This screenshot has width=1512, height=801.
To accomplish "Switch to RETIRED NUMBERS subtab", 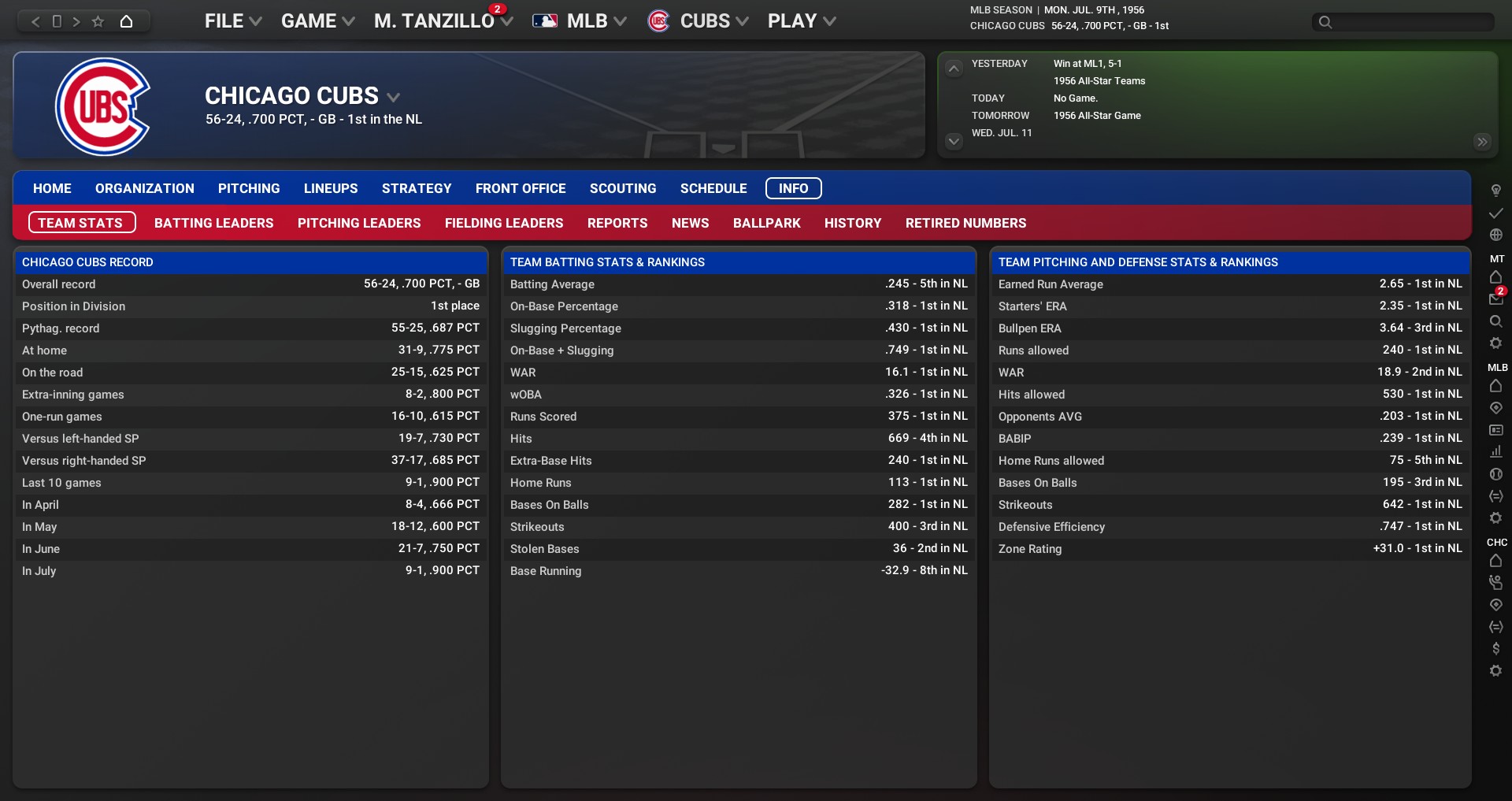I will point(965,223).
